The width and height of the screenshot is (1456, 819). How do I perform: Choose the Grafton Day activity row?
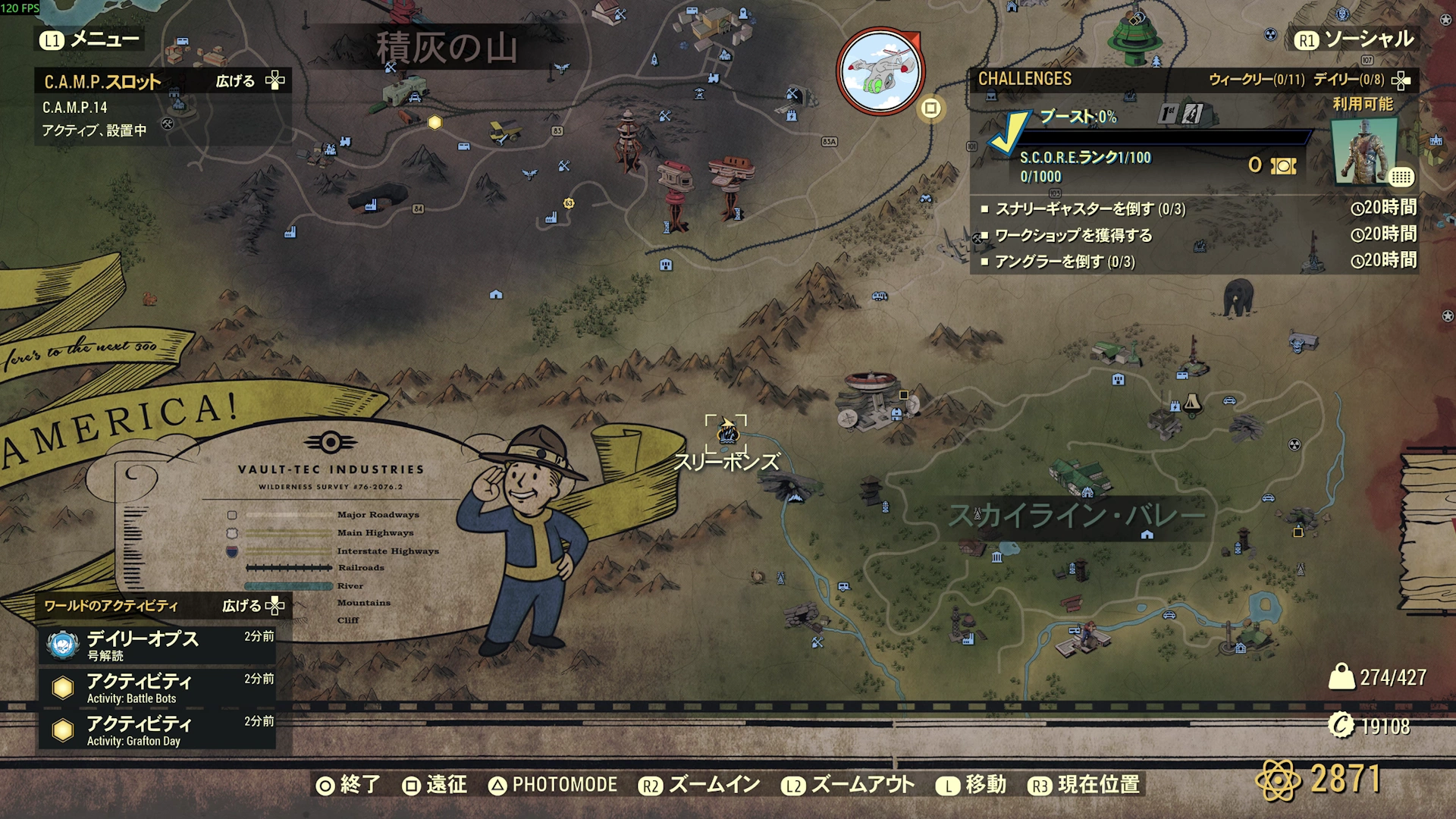point(157,730)
